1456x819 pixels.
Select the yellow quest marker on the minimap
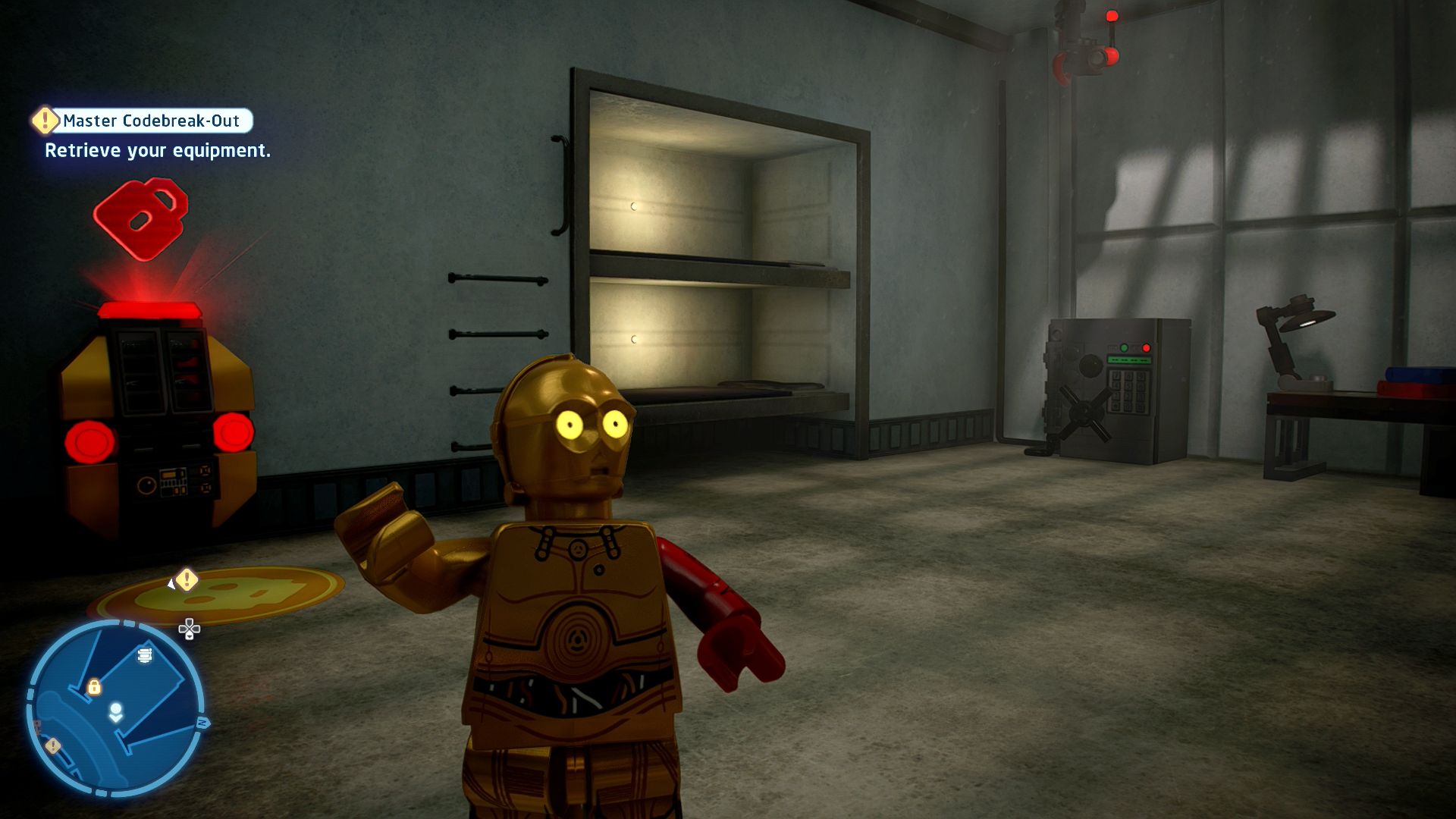click(x=52, y=746)
